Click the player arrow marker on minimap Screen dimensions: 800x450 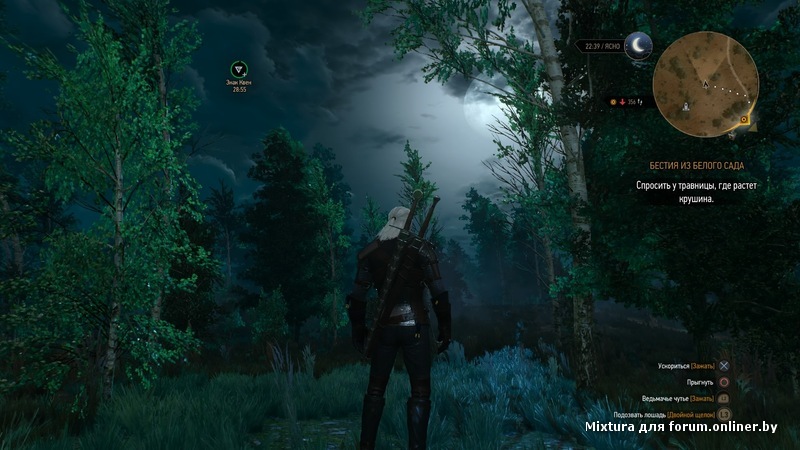click(705, 85)
